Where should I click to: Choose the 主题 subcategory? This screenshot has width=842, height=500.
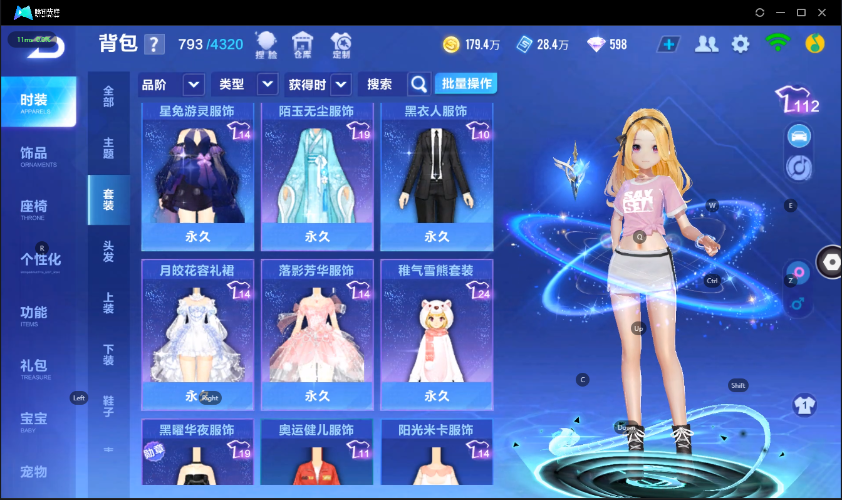[x=108, y=148]
